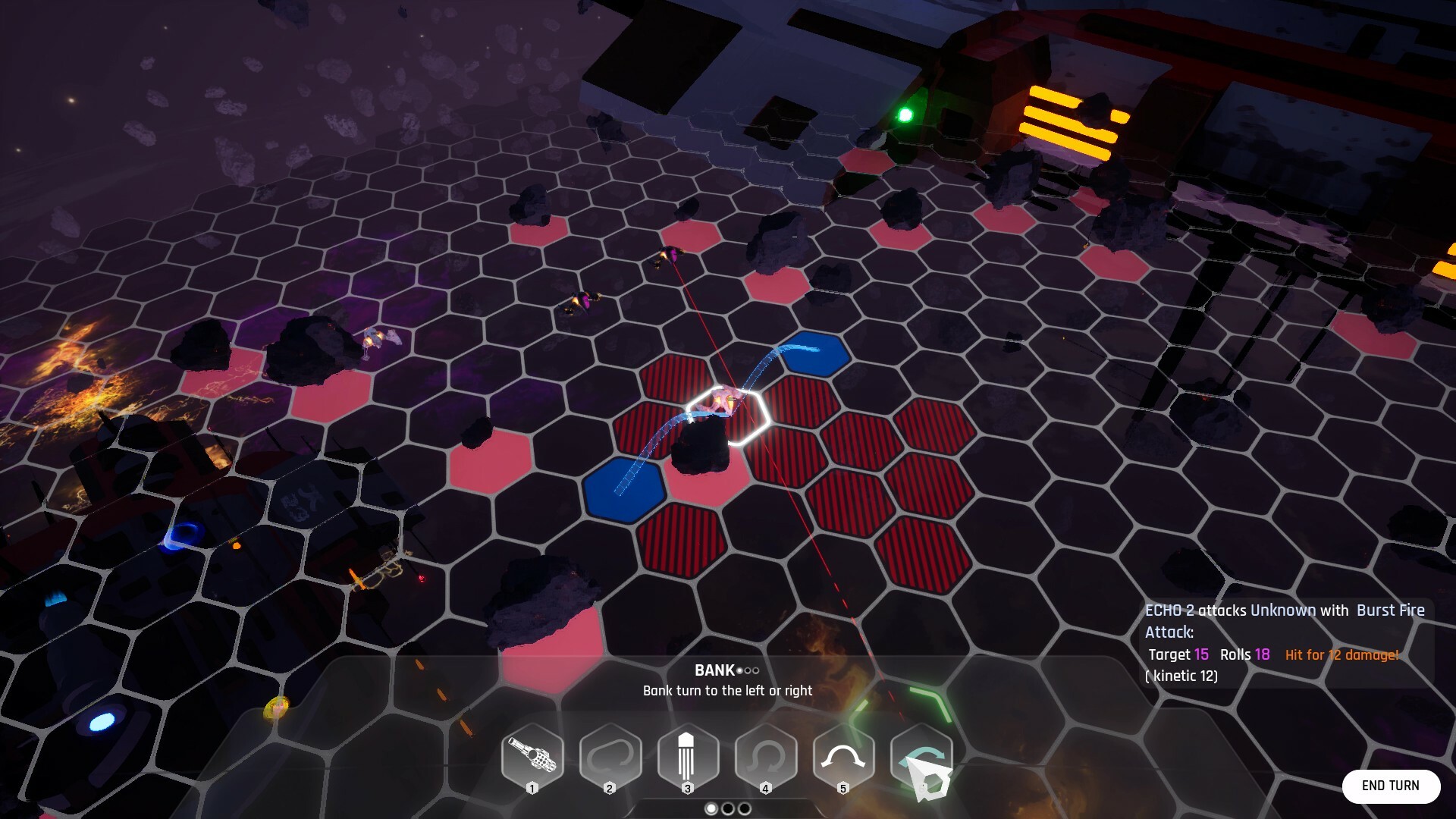Click the first dot beside the BANK label
1456x819 pixels.
738,670
